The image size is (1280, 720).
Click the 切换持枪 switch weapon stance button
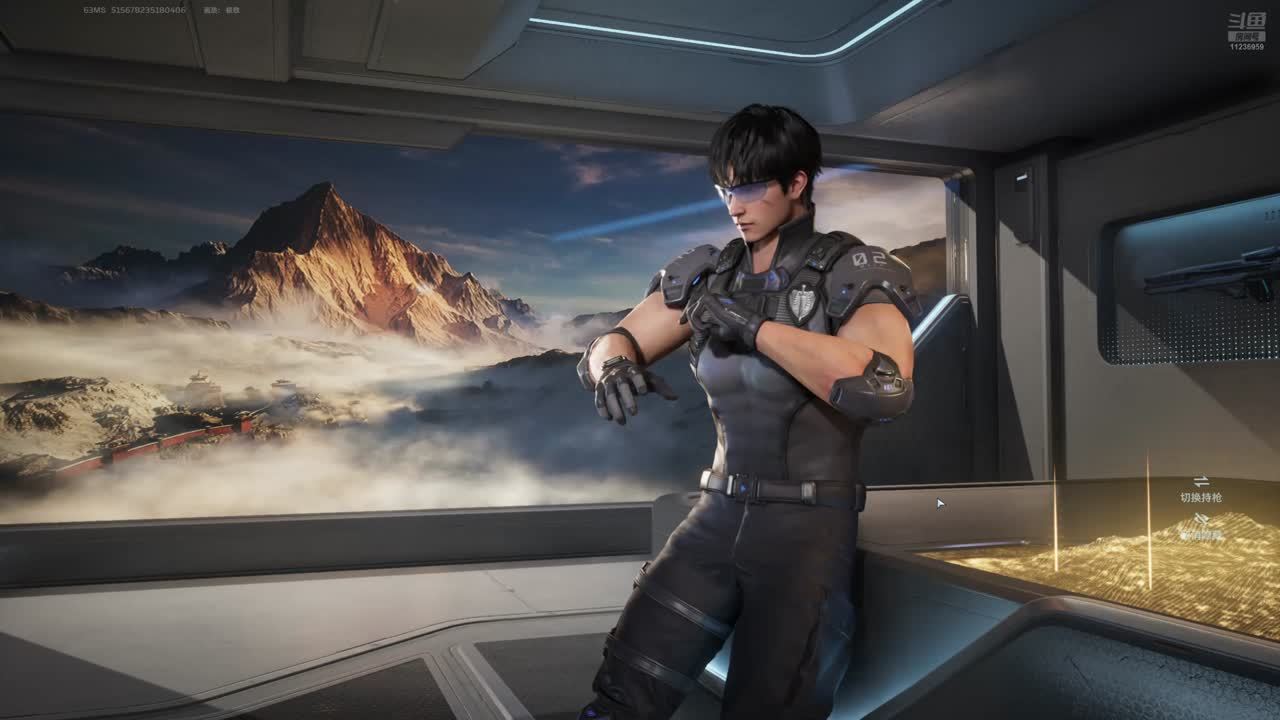click(x=1200, y=489)
